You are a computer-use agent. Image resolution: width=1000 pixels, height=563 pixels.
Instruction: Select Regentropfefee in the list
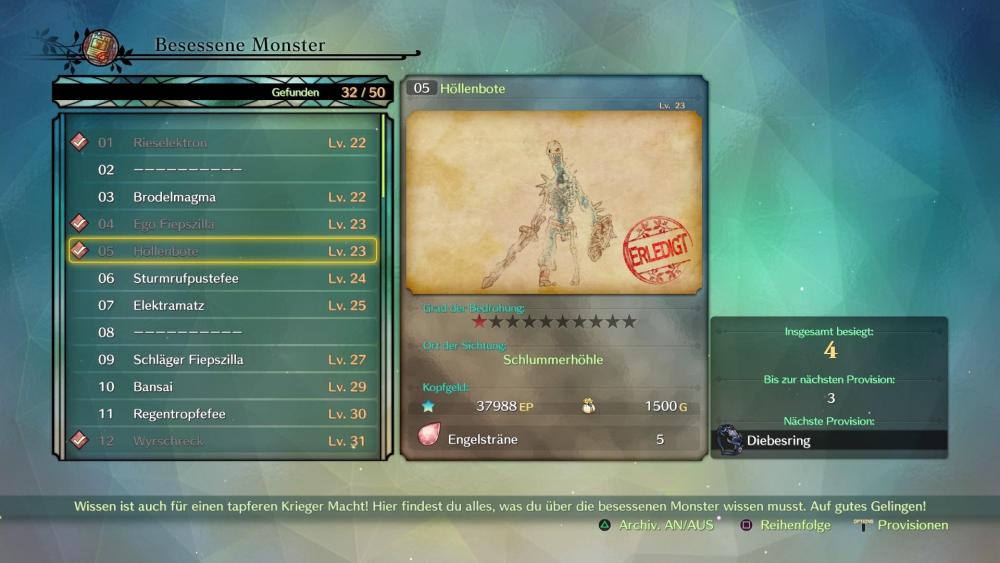[222, 413]
